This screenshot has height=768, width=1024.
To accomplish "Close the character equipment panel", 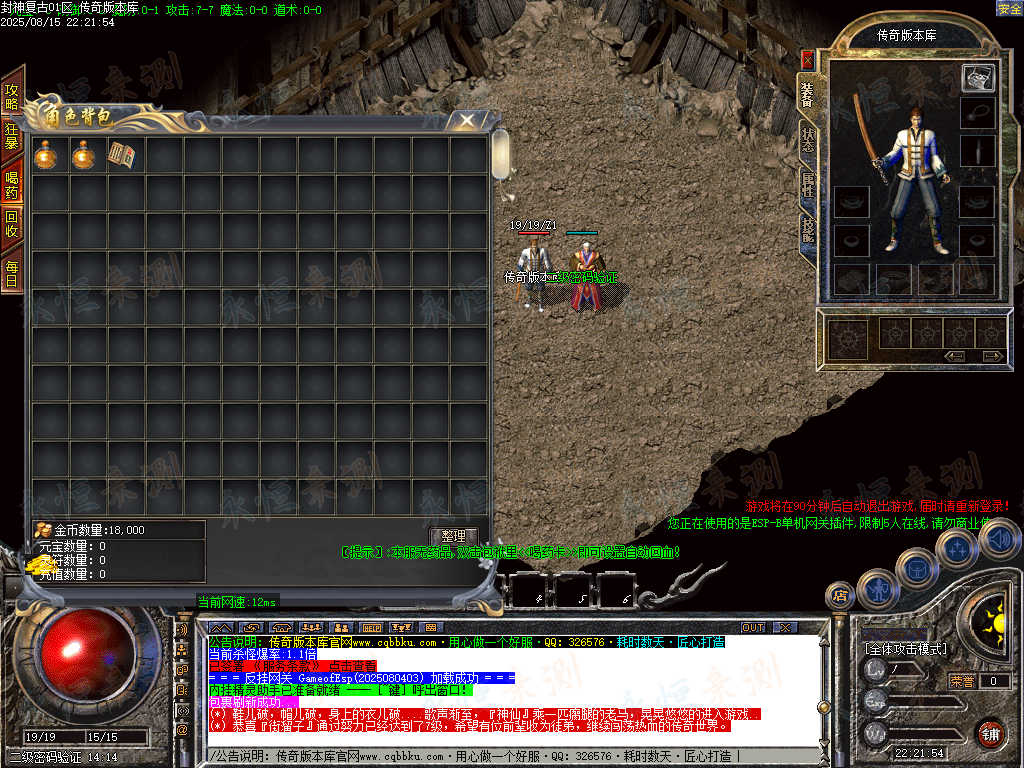I will pyautogui.click(x=807, y=59).
